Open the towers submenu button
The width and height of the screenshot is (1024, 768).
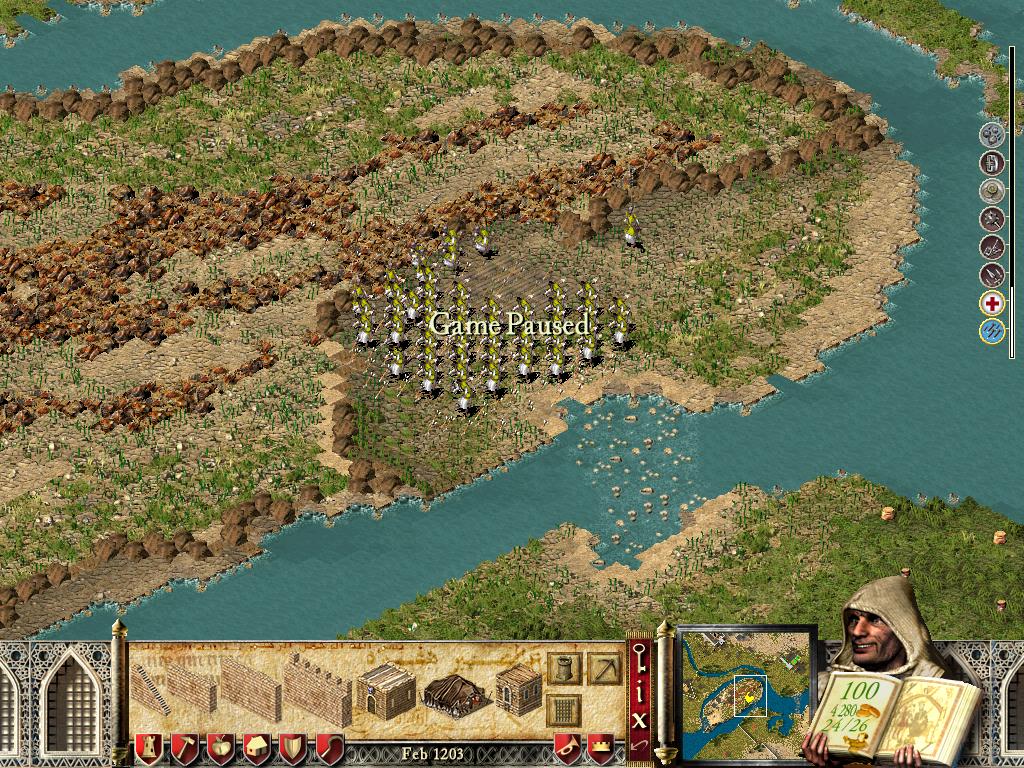click(564, 669)
